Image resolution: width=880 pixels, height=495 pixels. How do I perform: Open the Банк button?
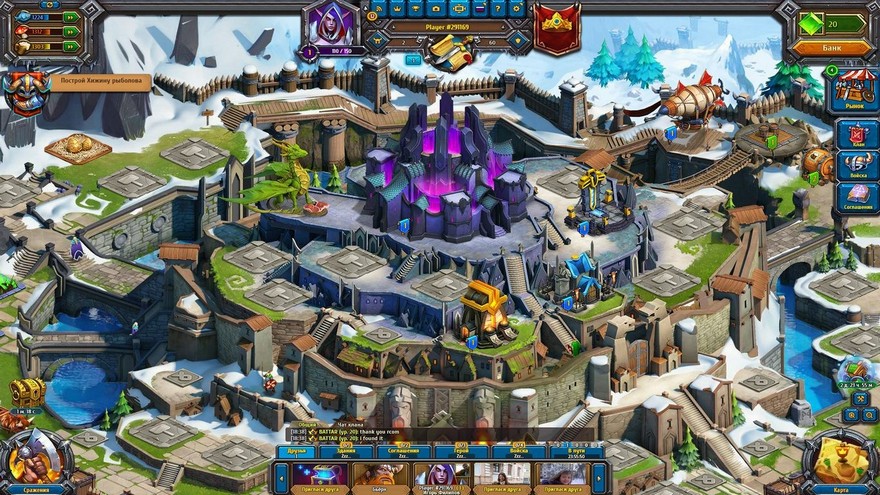tap(832, 47)
